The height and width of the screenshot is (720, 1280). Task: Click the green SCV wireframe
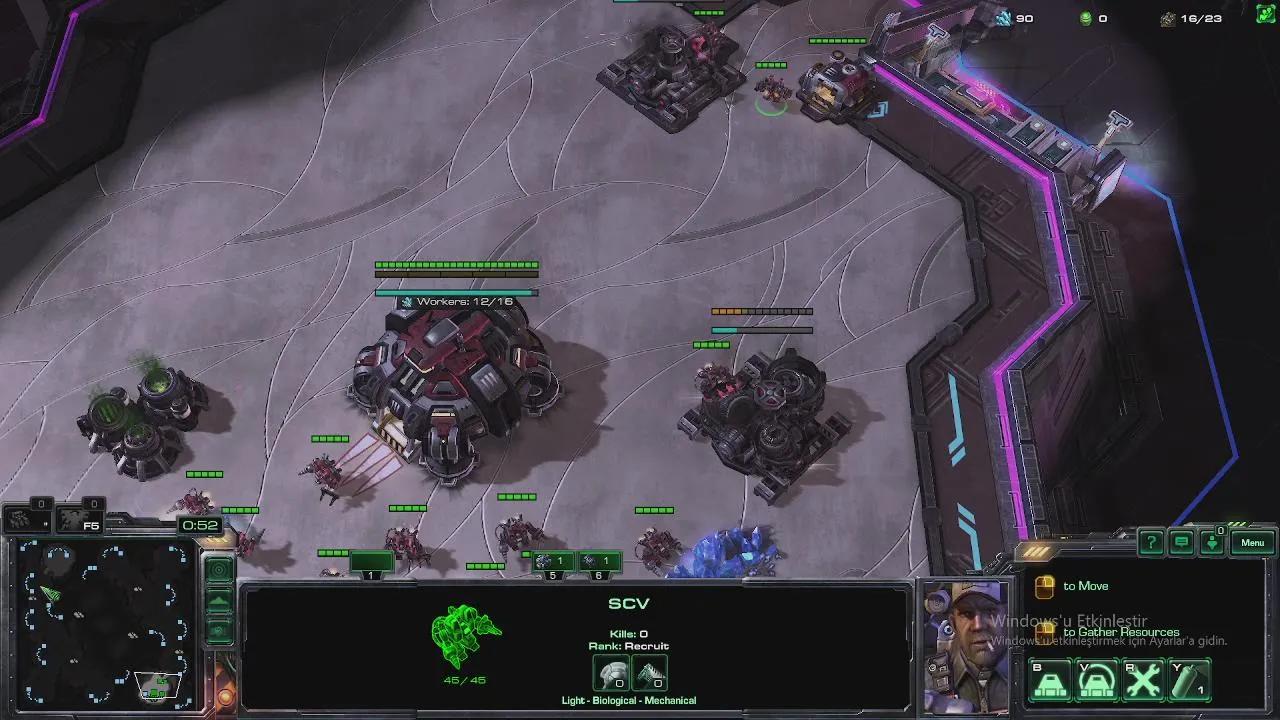[465, 636]
